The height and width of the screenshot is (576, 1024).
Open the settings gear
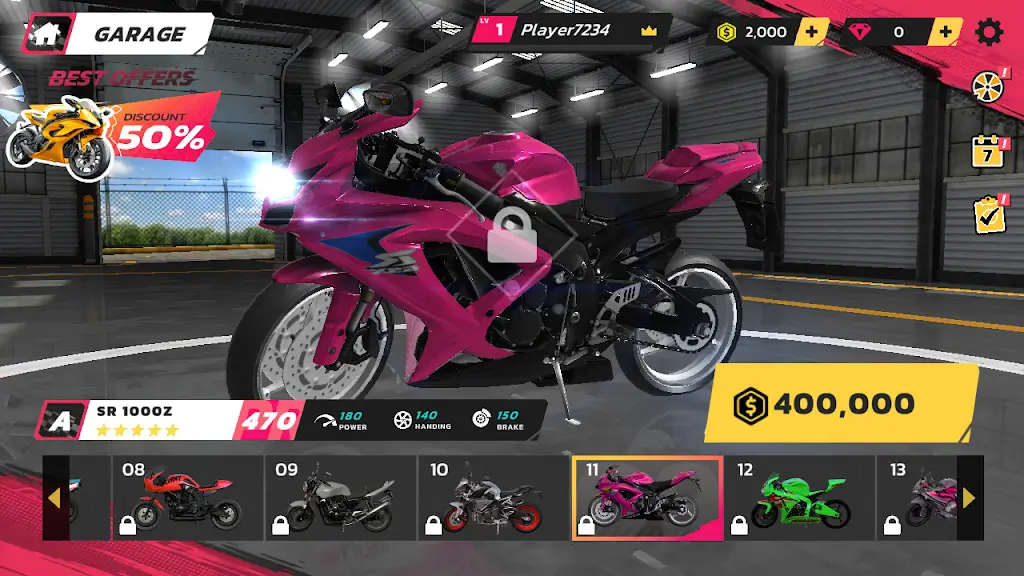coord(989,32)
